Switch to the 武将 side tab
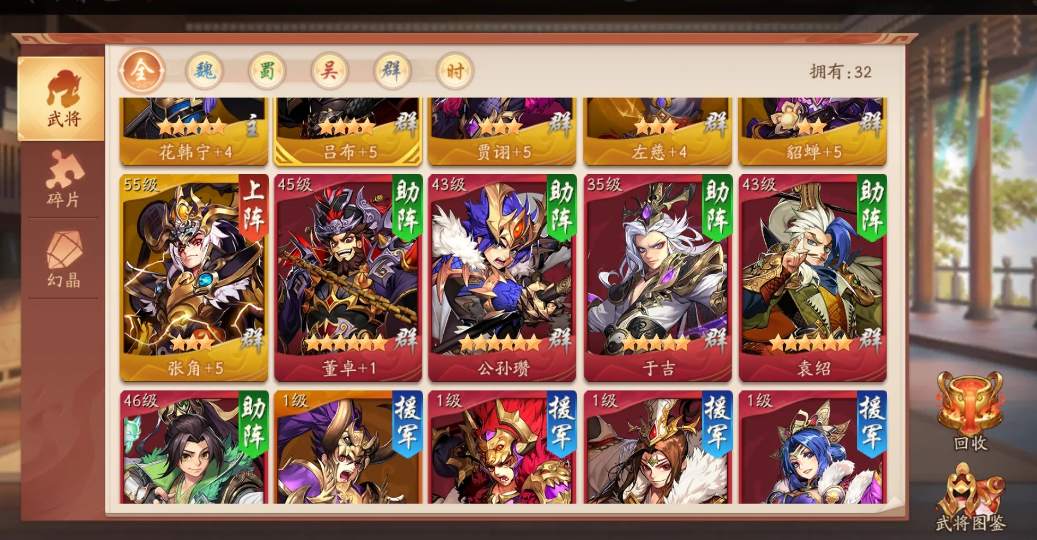 (x=60, y=98)
